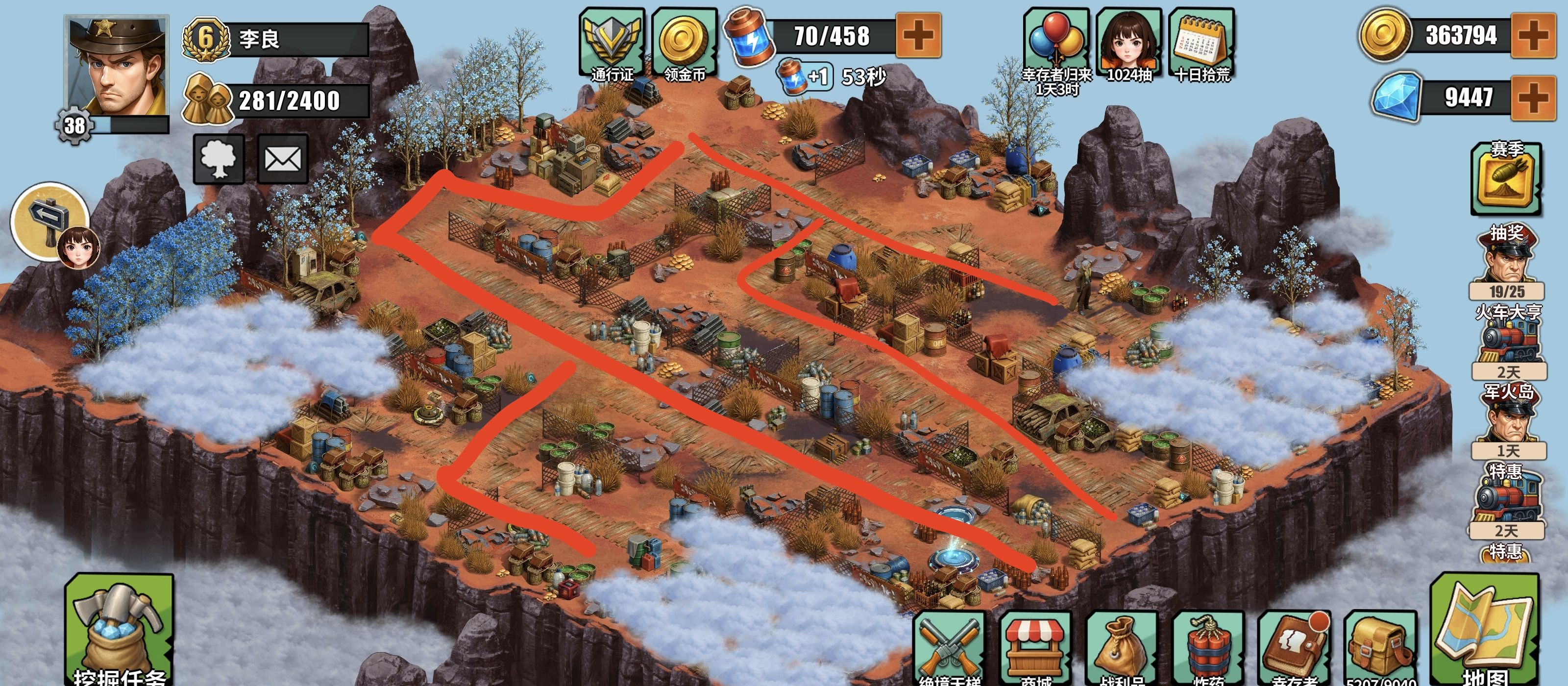Add diamonds with the plus button
This screenshot has height=686, width=1568.
pyautogui.click(x=1533, y=98)
